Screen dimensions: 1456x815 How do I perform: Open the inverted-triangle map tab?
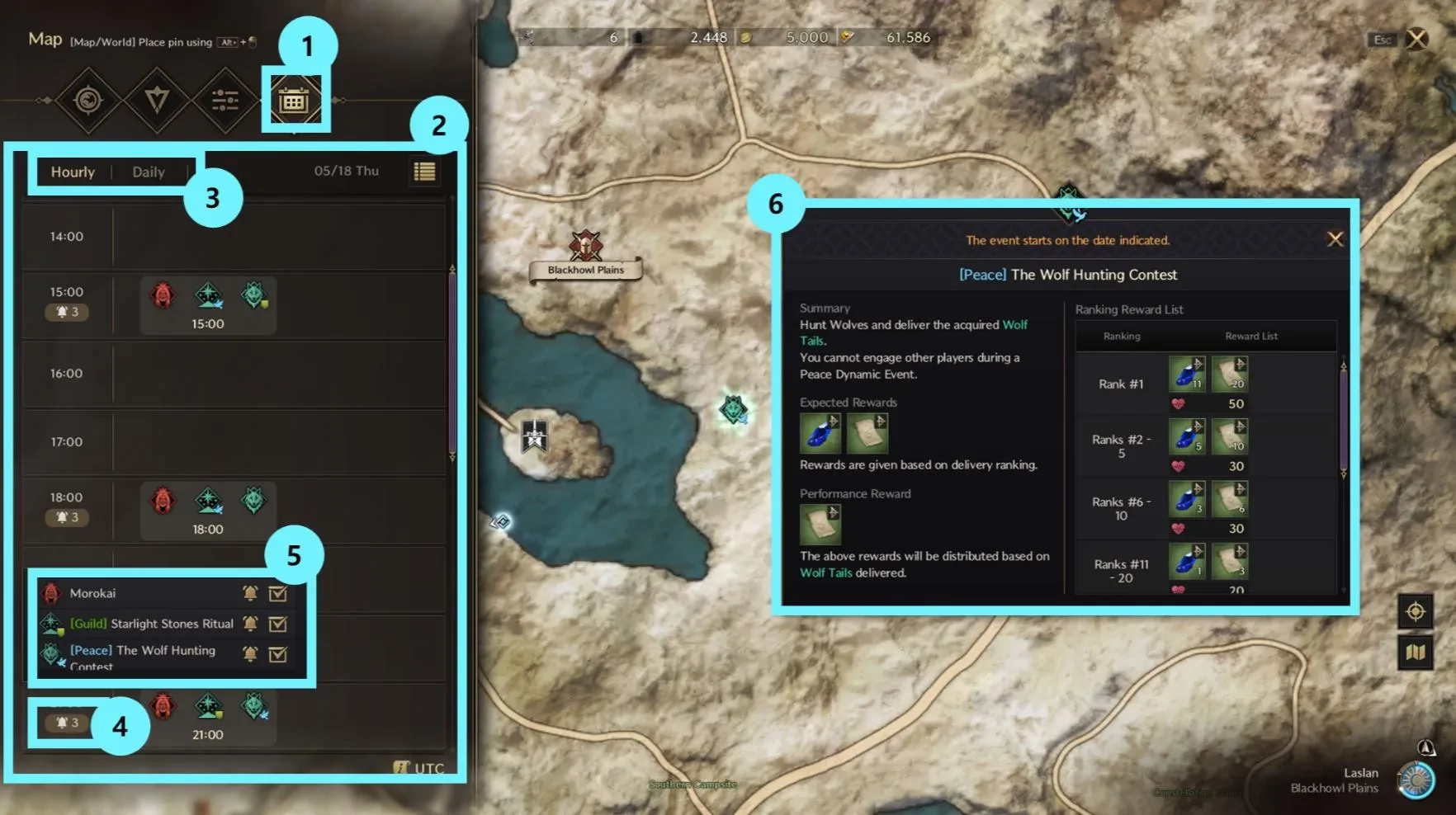156,101
